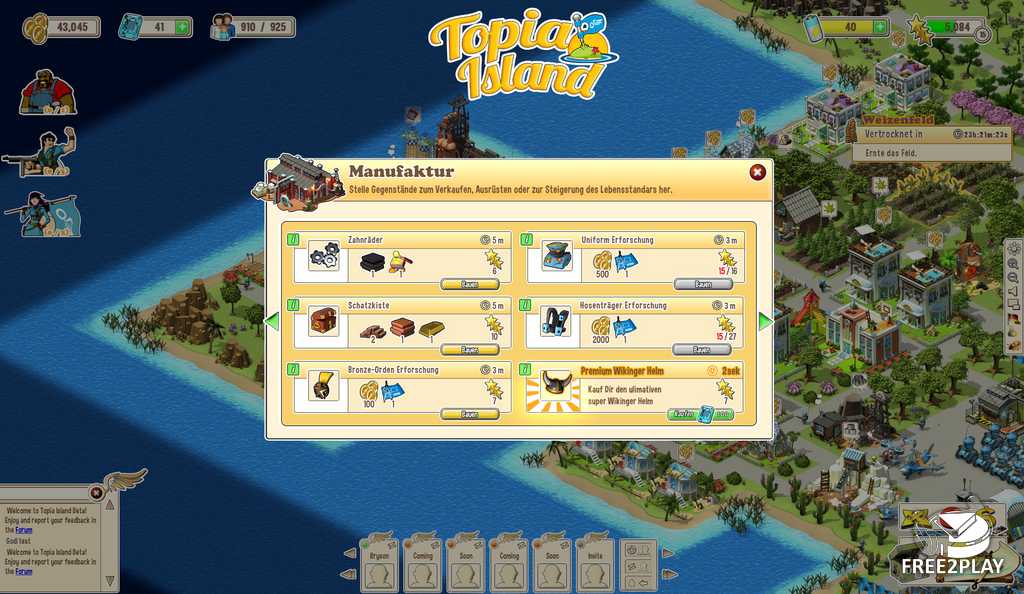The image size is (1024, 594).
Task: Open the Invite friend slot
Action: pos(596,565)
